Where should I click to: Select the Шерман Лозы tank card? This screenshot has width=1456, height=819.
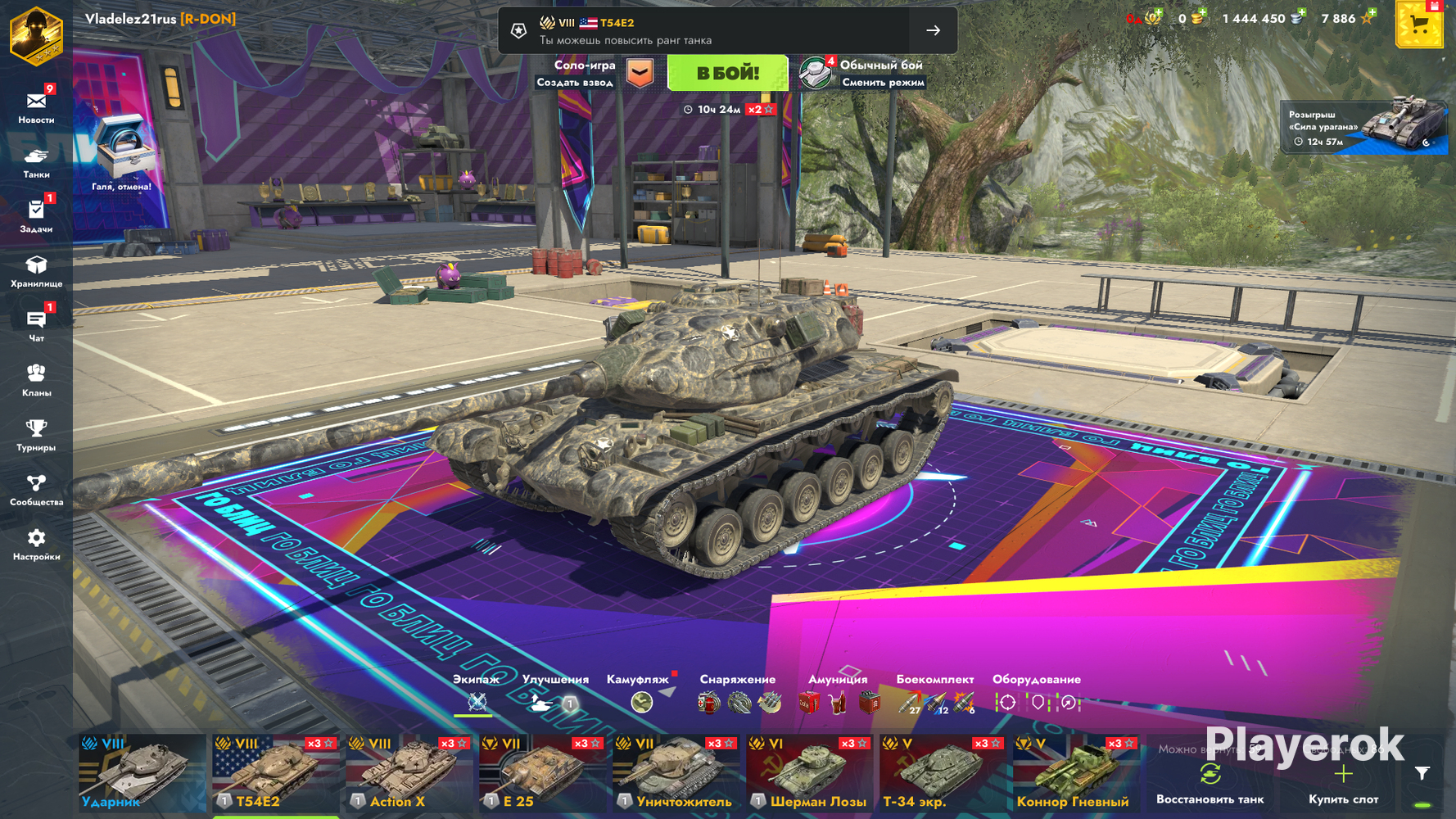coord(808,773)
